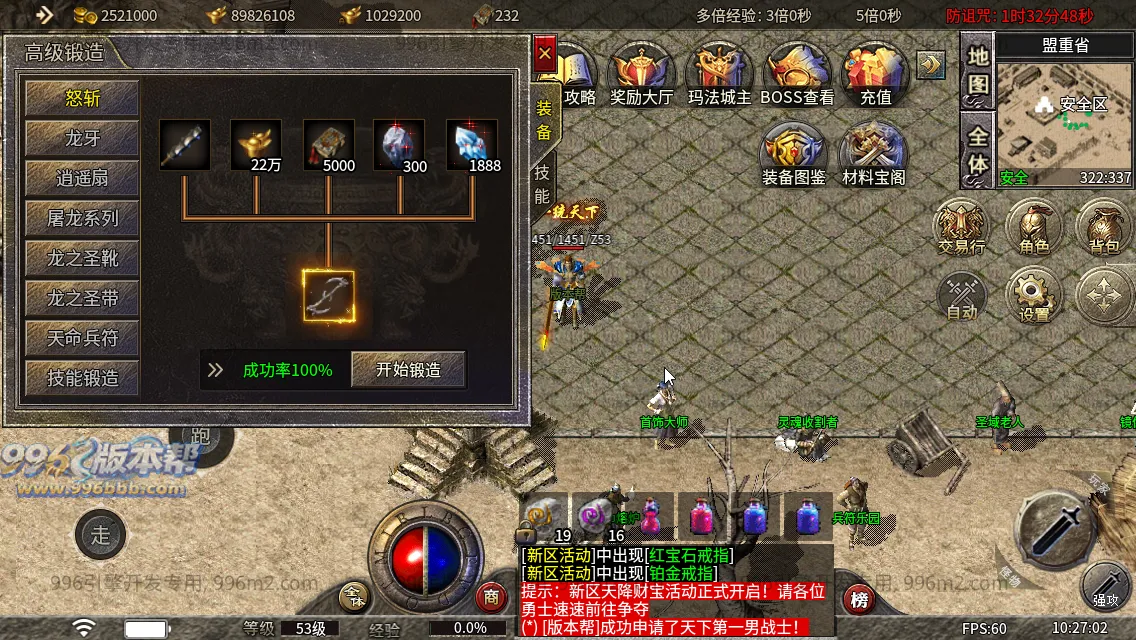Close the 高级锻造 forging panel
This screenshot has height=640, width=1136.
point(544,53)
